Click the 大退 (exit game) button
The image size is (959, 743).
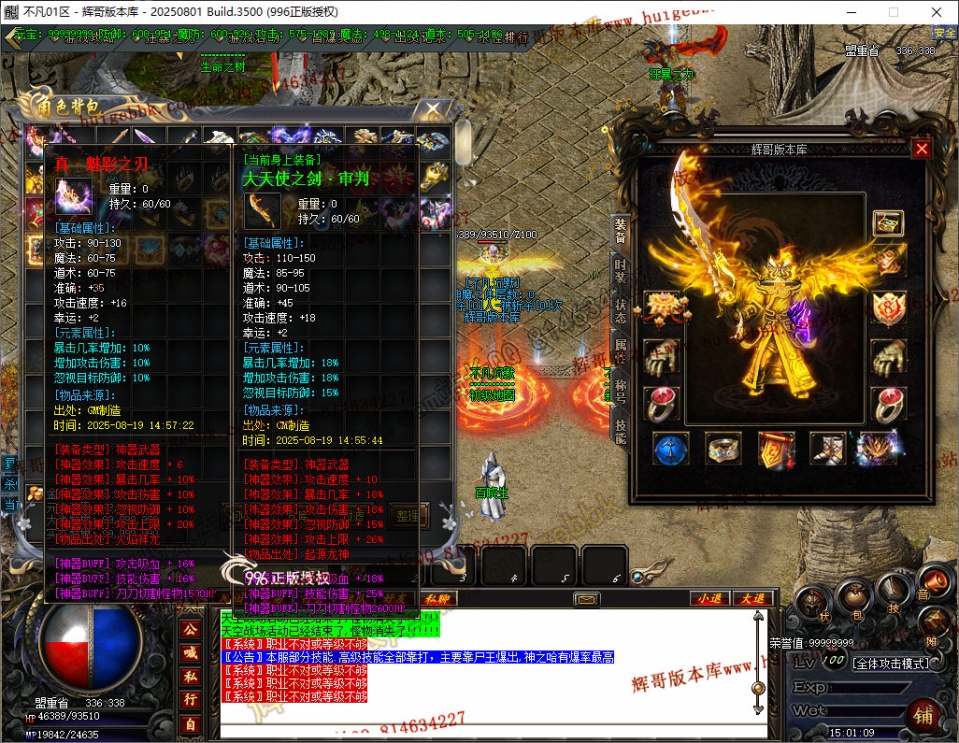[x=751, y=598]
